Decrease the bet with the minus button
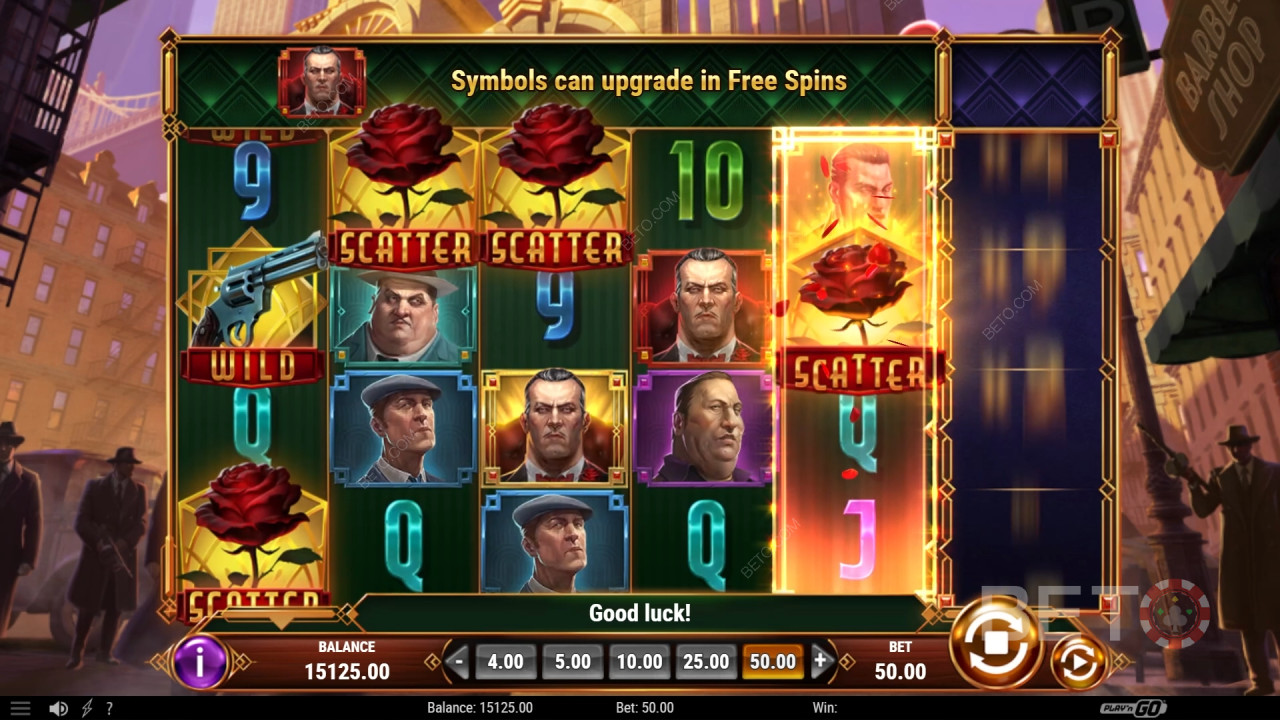1280x720 pixels. (459, 661)
